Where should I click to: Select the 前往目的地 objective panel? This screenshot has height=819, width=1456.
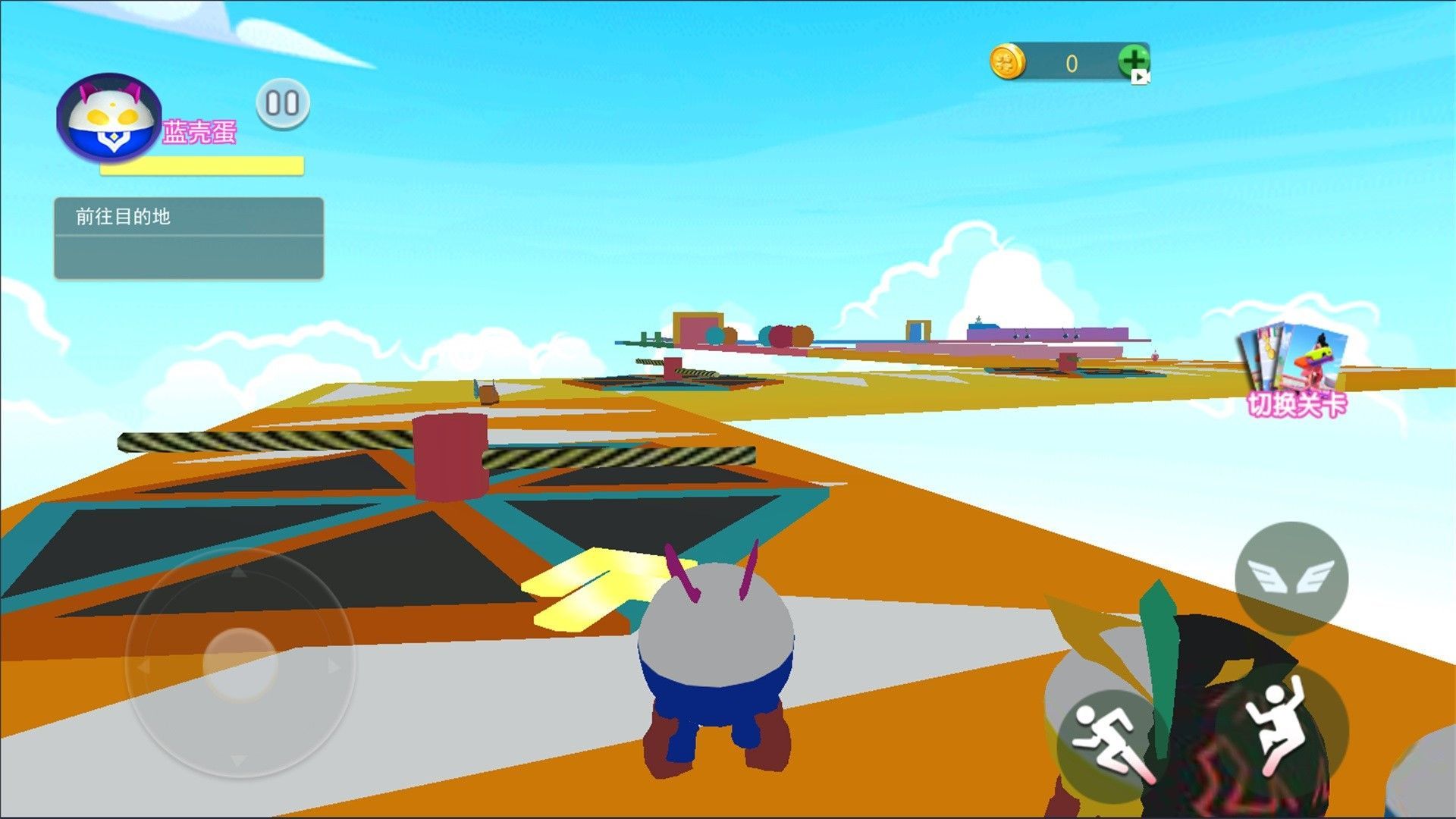coord(189,237)
